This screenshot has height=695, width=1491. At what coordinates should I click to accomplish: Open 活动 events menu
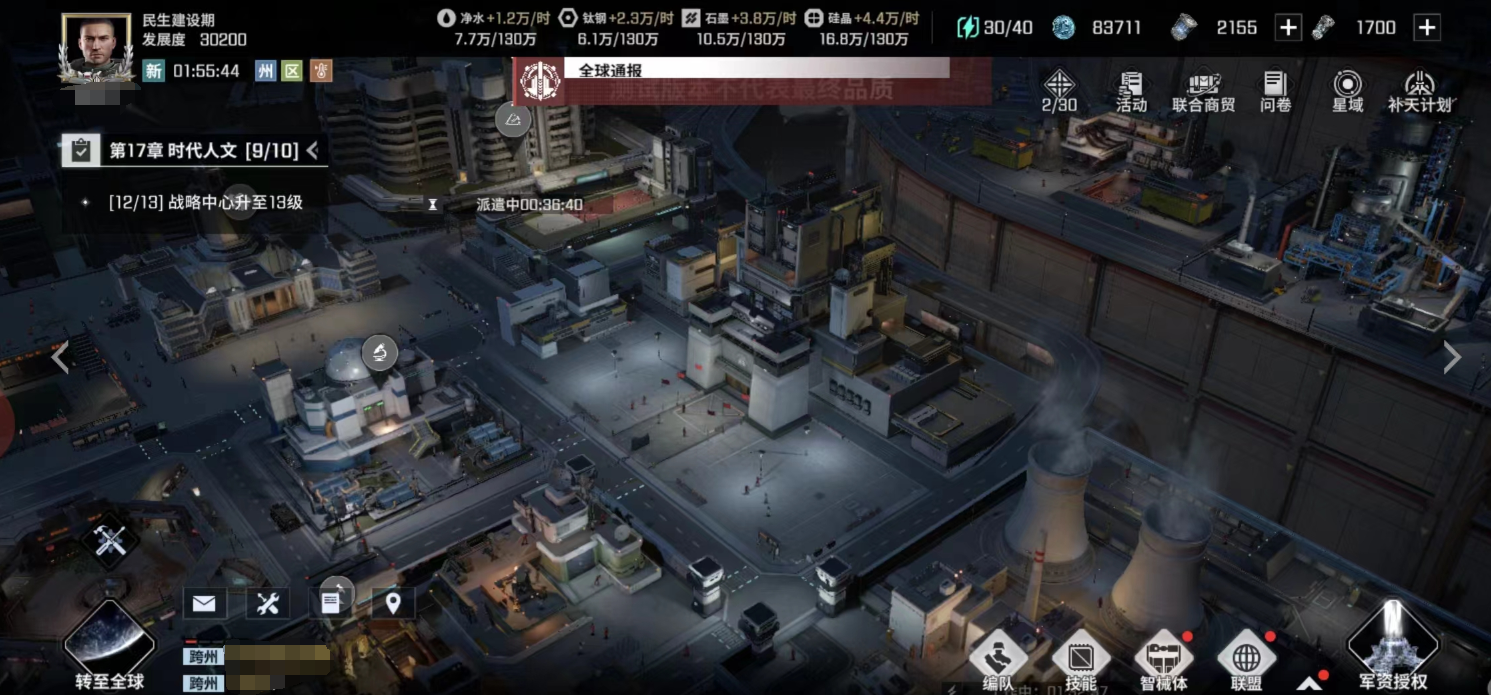pos(1131,90)
